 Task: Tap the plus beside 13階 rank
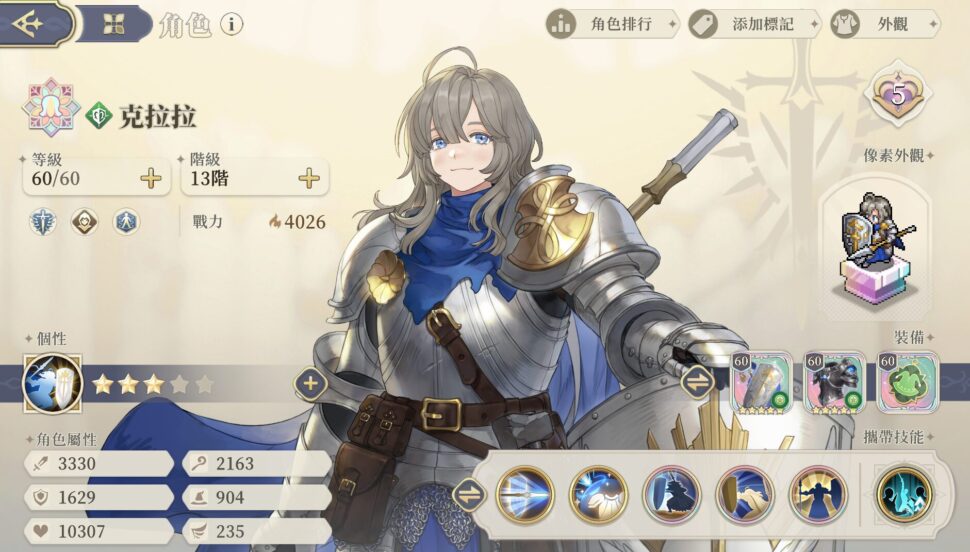point(309,179)
